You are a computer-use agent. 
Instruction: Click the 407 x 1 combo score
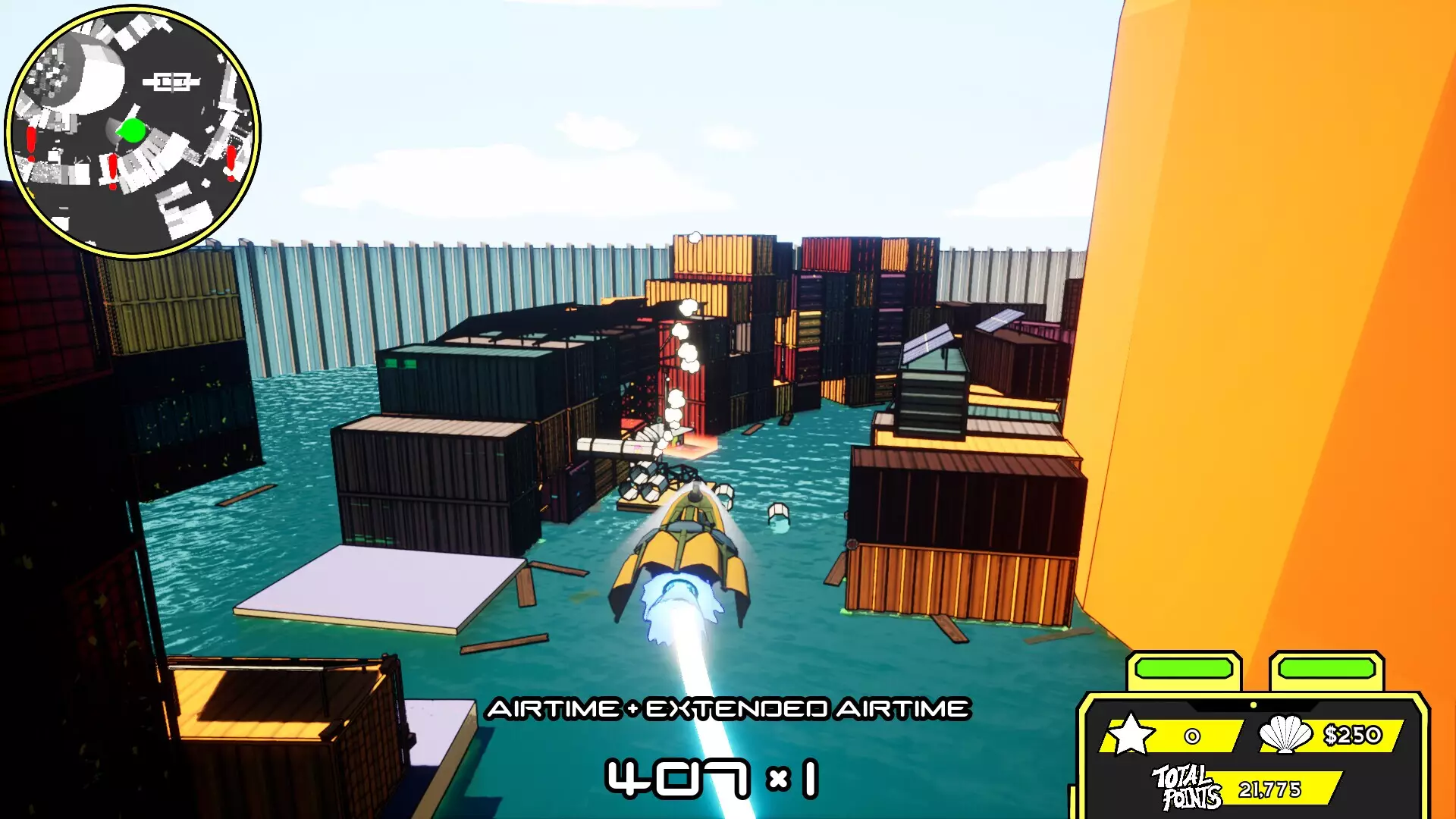[714, 776]
